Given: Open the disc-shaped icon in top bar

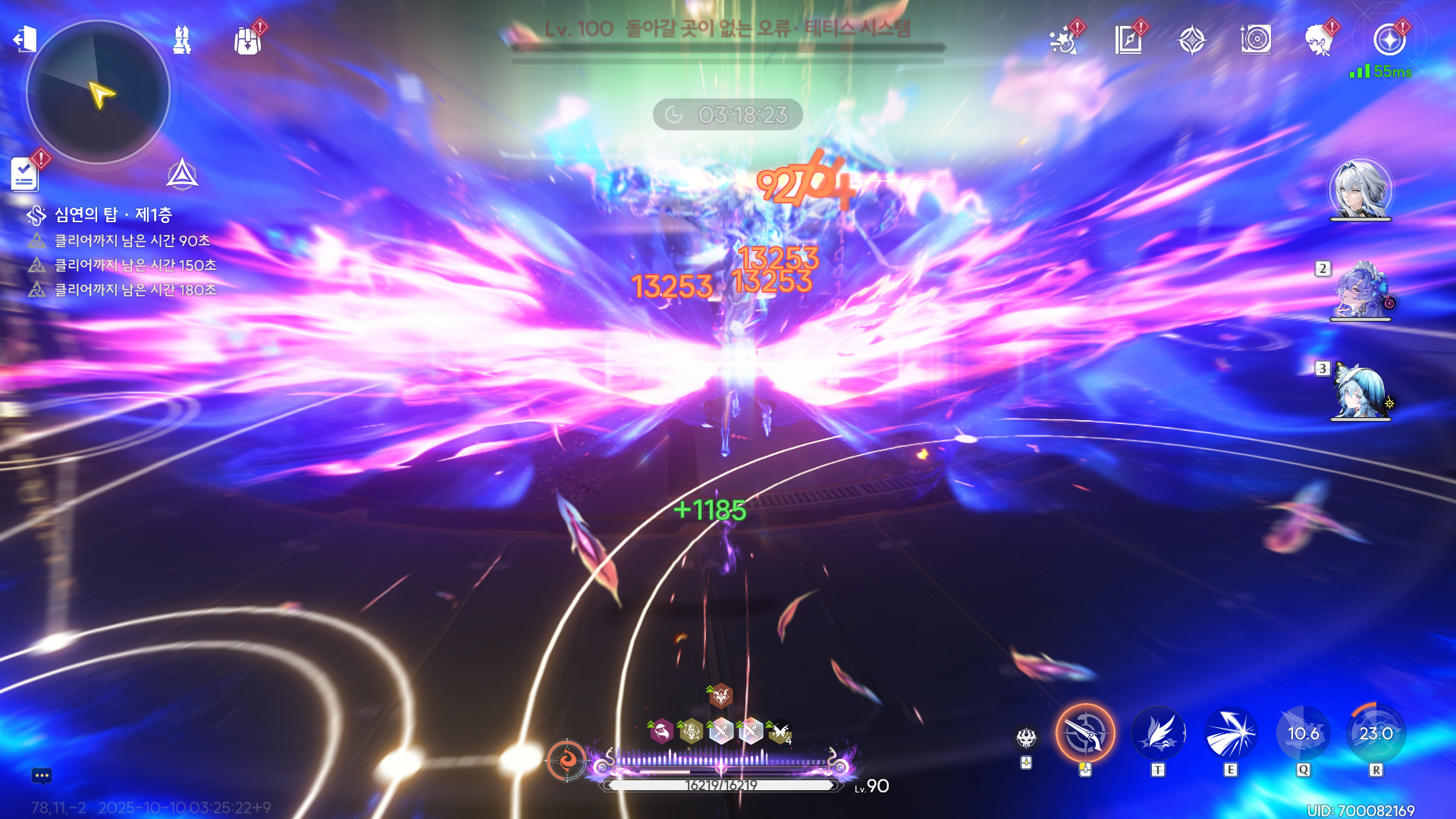Looking at the screenshot, I should (1256, 40).
